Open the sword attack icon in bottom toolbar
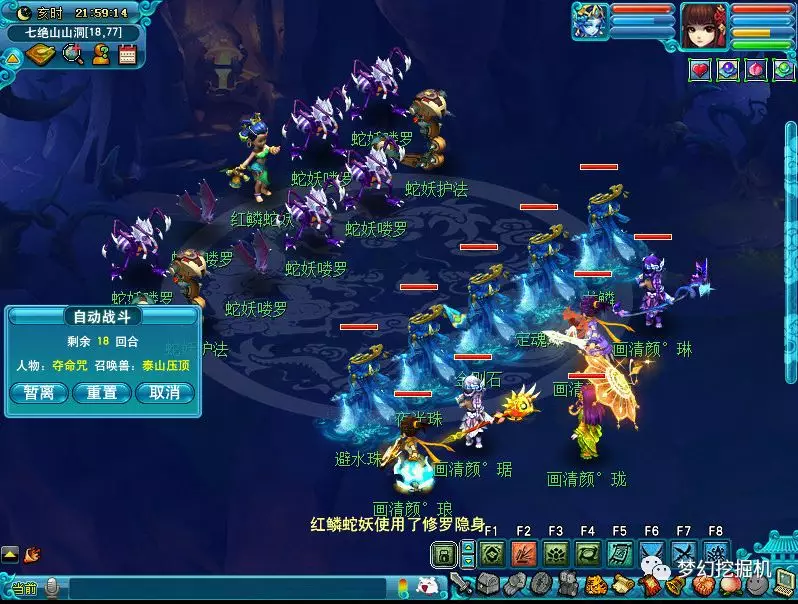Viewport: 798px width, 604px height. (x=461, y=584)
